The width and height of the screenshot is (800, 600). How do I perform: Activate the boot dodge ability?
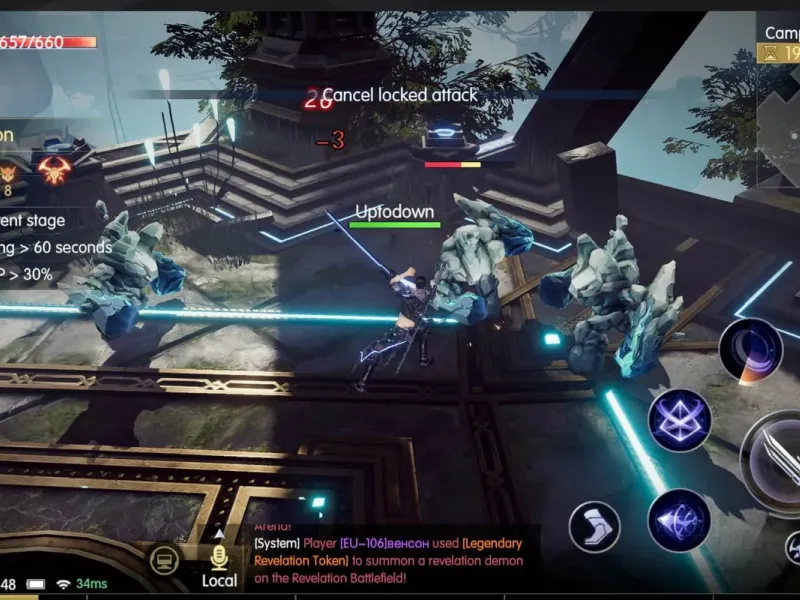[594, 526]
